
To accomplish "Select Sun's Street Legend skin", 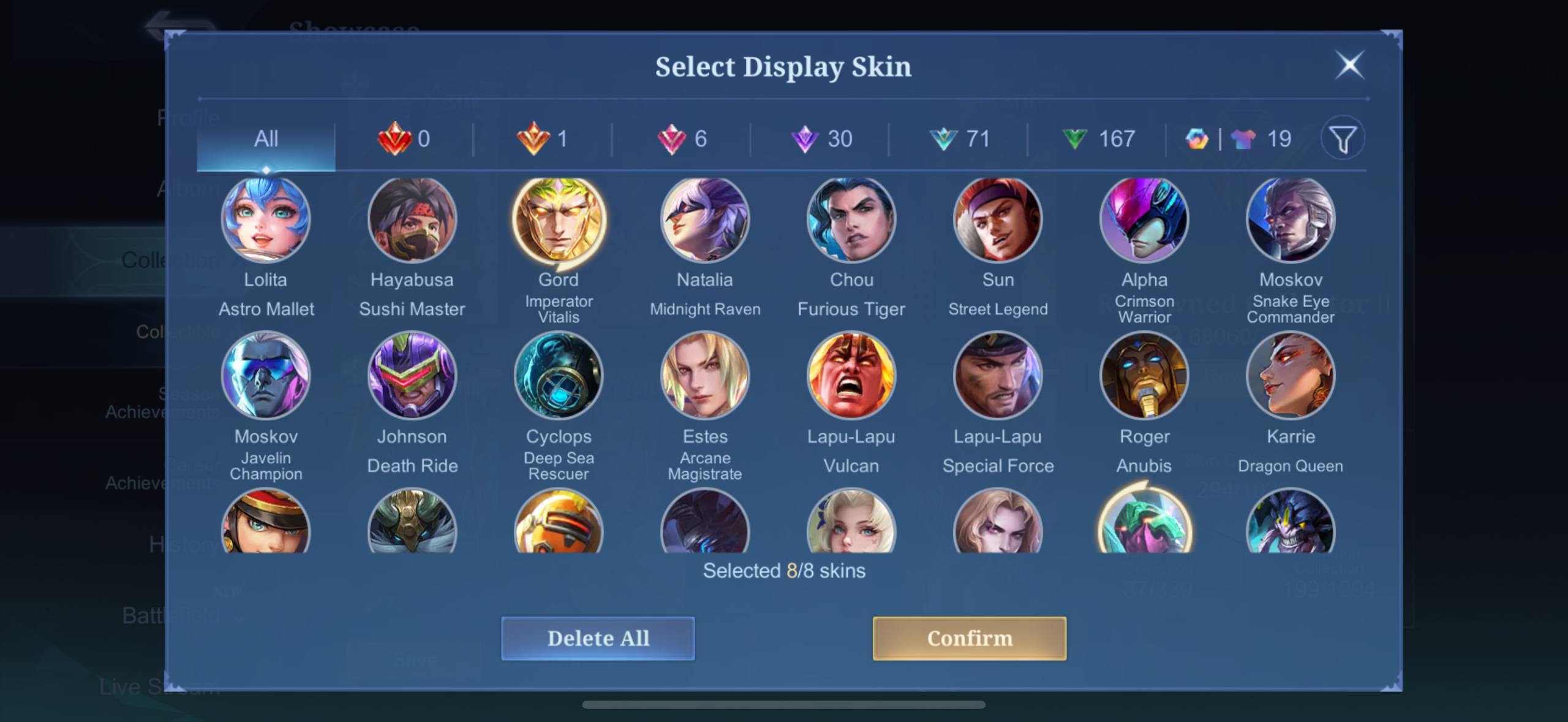I will pos(998,219).
